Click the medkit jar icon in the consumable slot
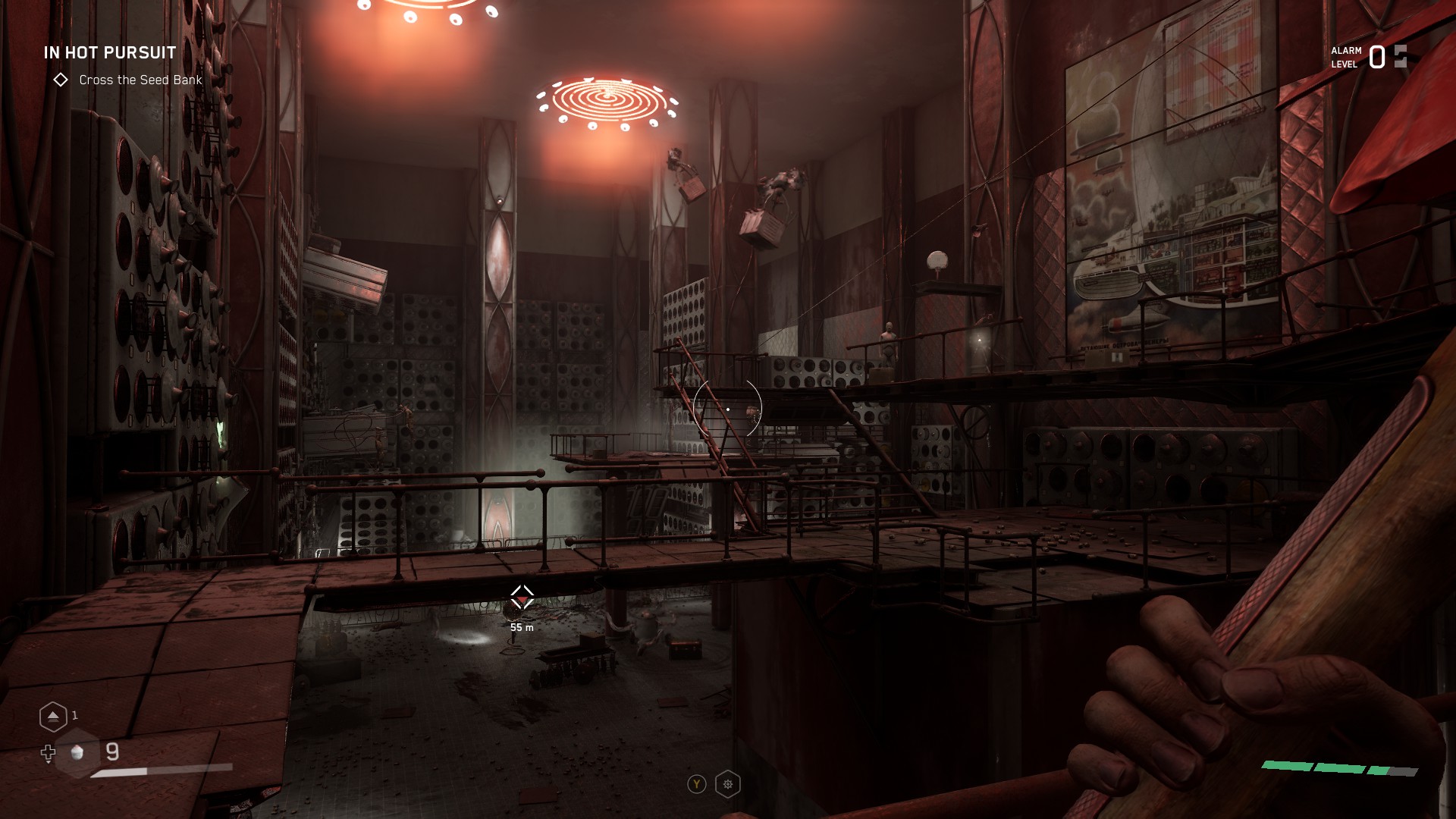 coord(76,754)
